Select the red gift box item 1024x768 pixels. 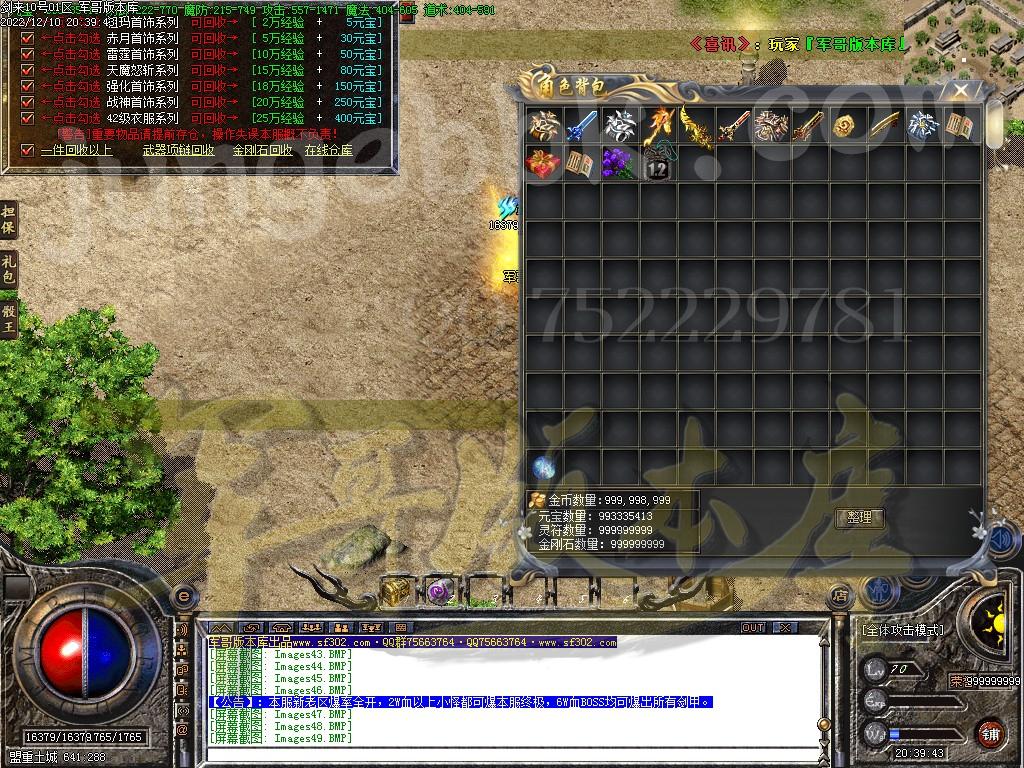point(544,164)
